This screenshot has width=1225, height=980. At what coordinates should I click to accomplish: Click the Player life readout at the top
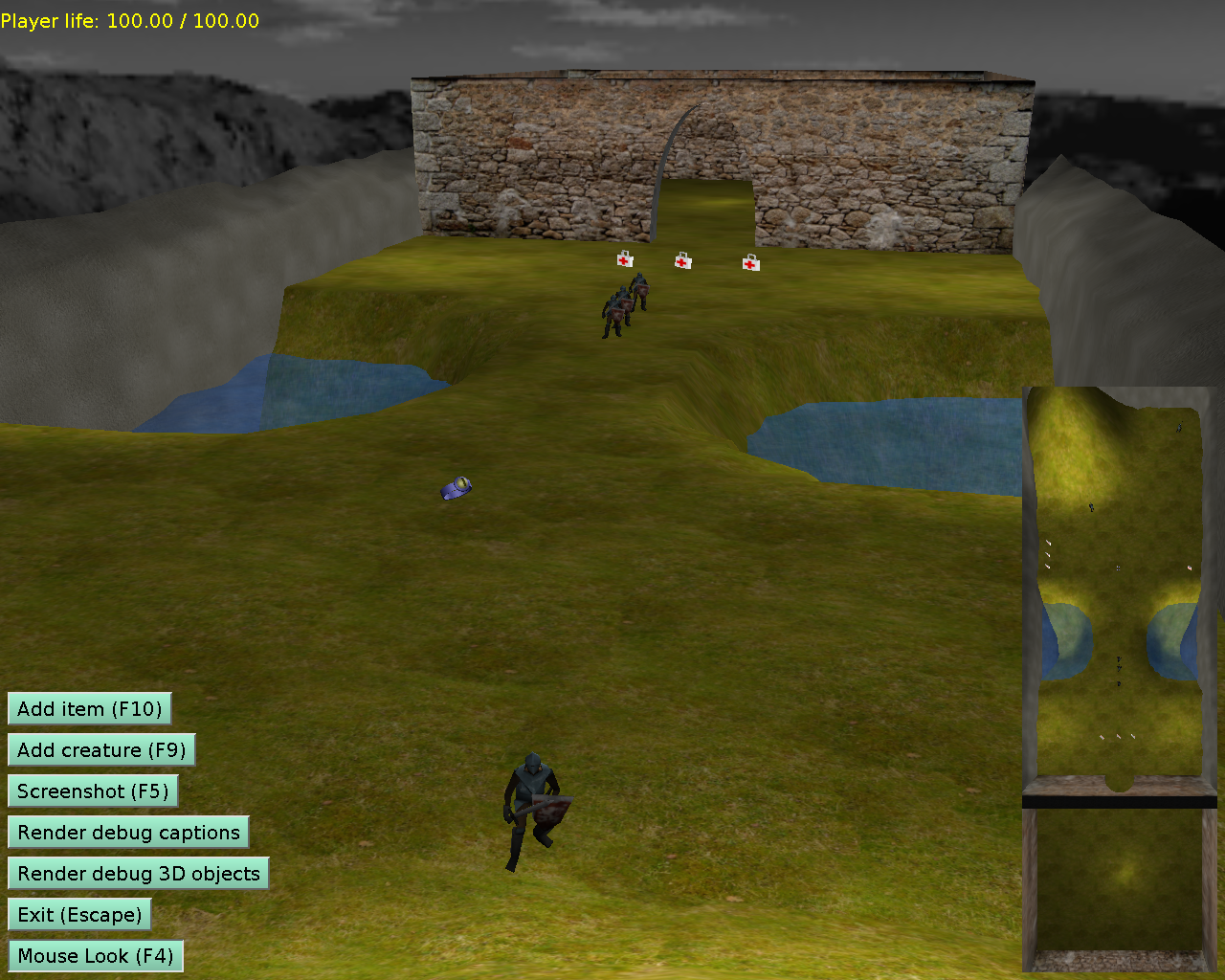(130, 20)
